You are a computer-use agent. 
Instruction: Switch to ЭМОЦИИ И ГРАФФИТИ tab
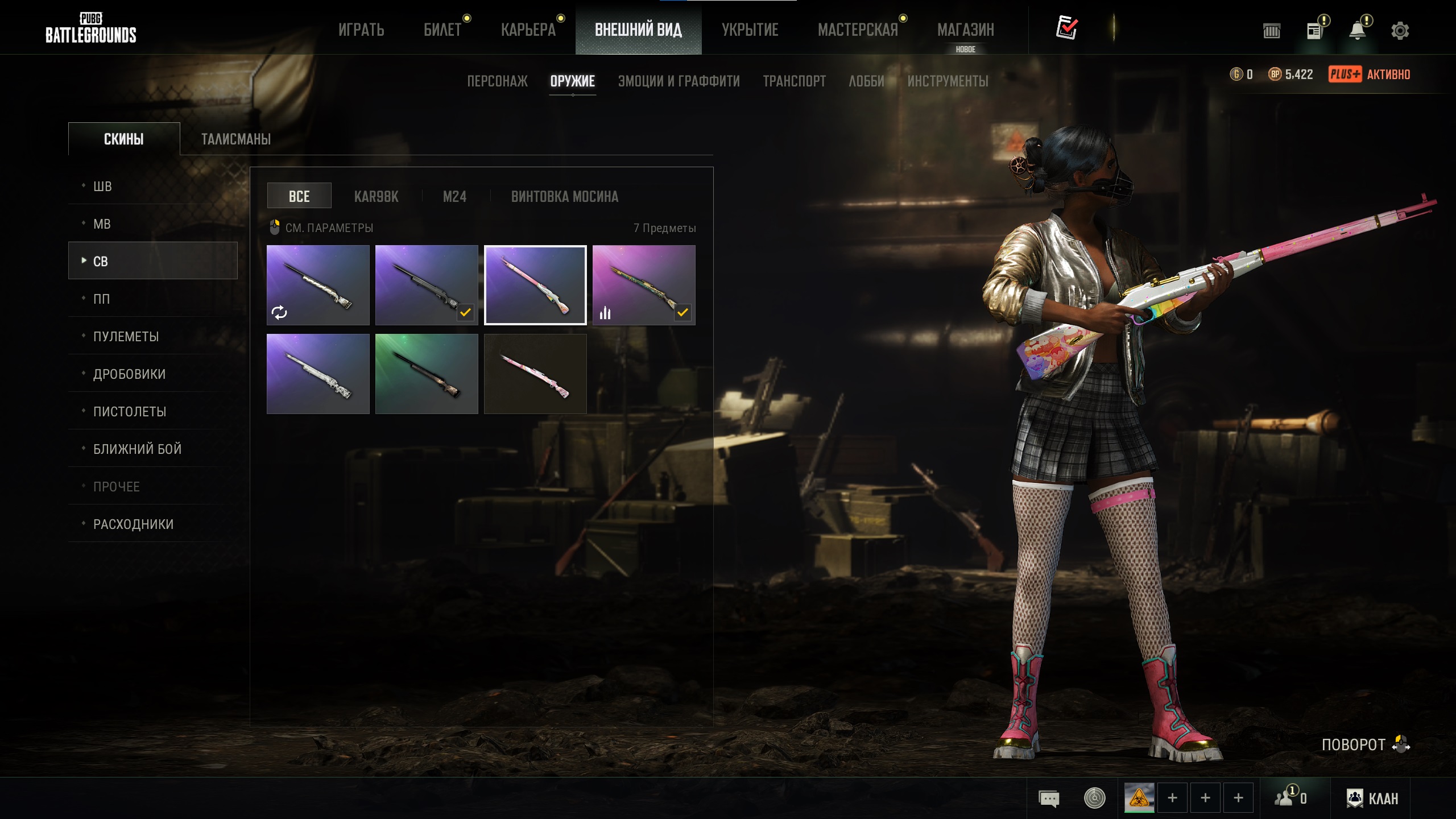pyautogui.click(x=679, y=81)
